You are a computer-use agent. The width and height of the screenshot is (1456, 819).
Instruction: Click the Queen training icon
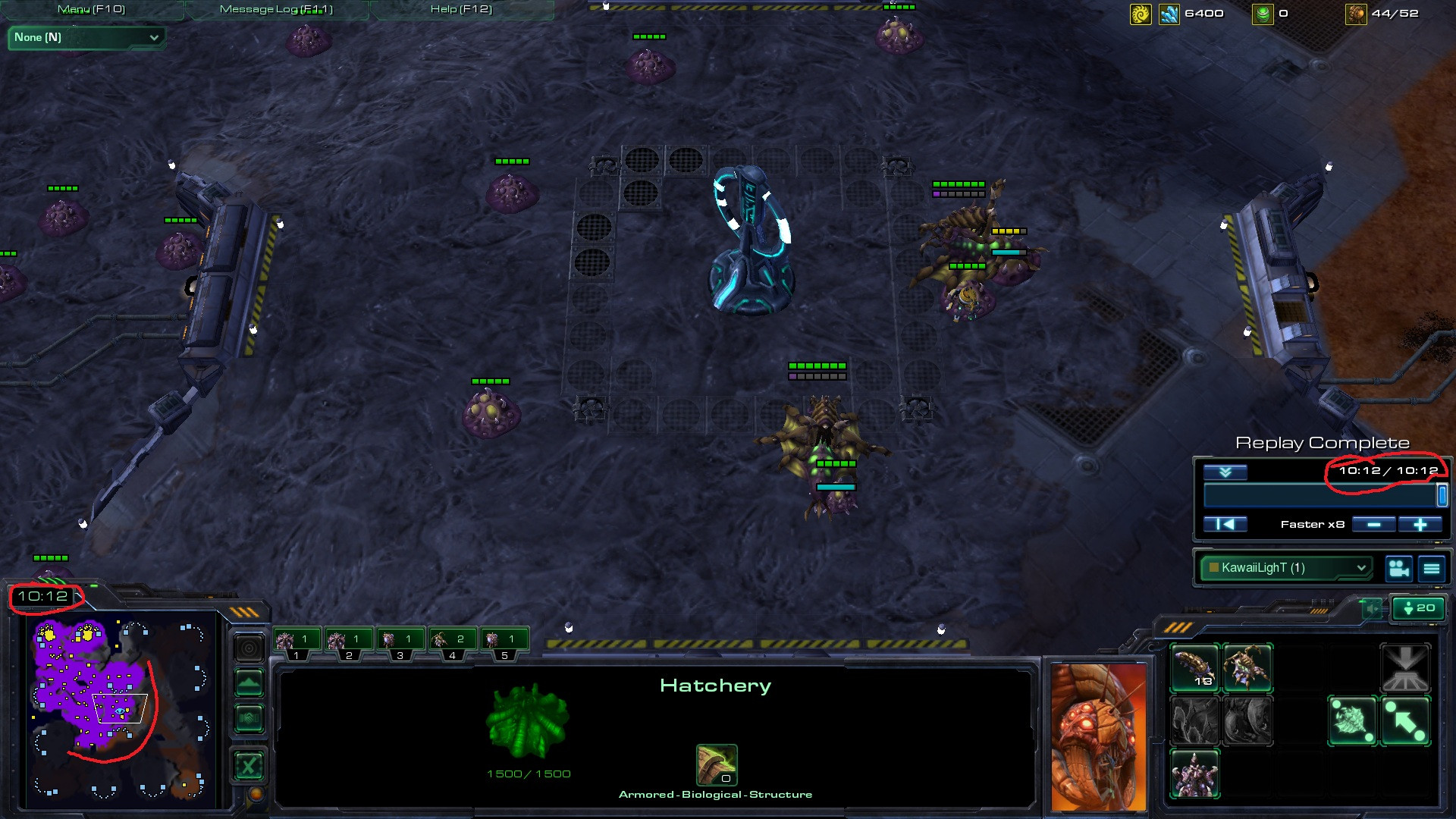click(x=1247, y=668)
